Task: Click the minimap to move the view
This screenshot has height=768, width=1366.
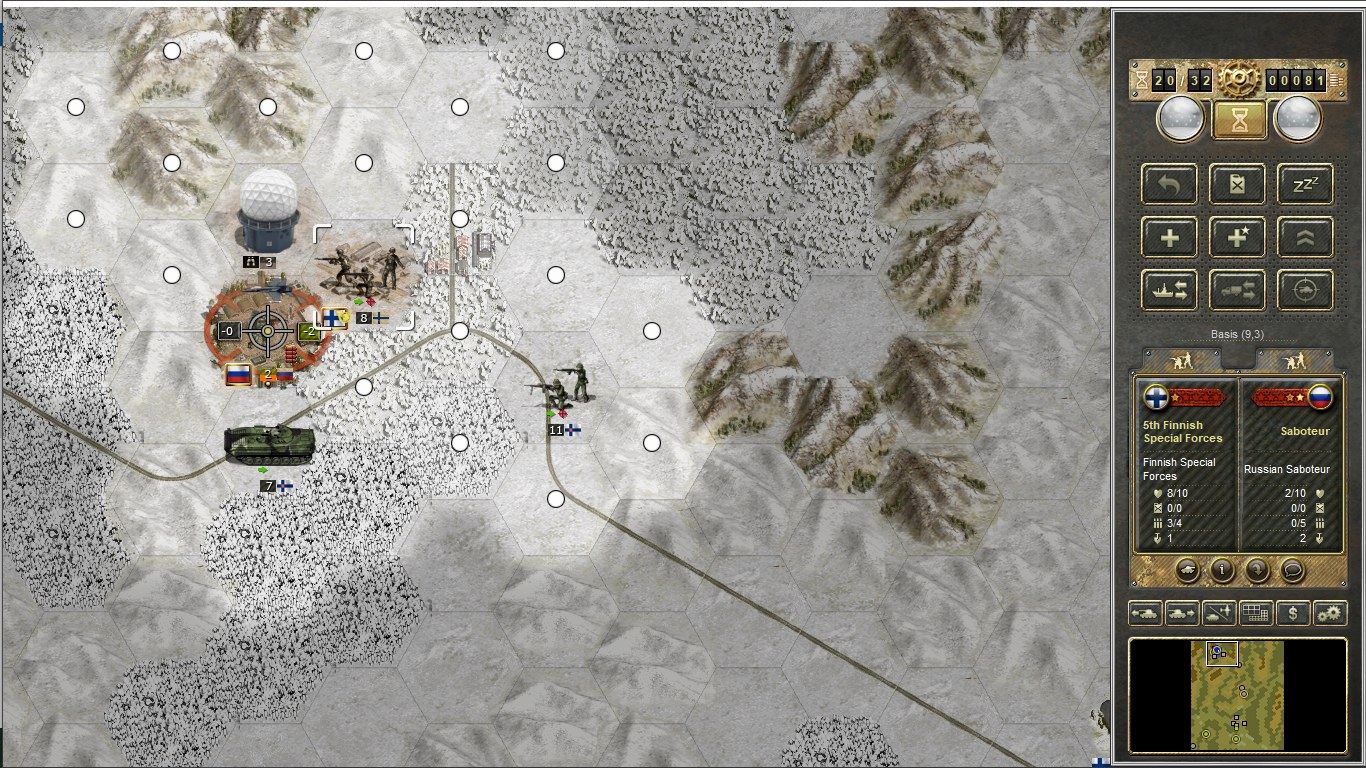Action: [x=1237, y=695]
